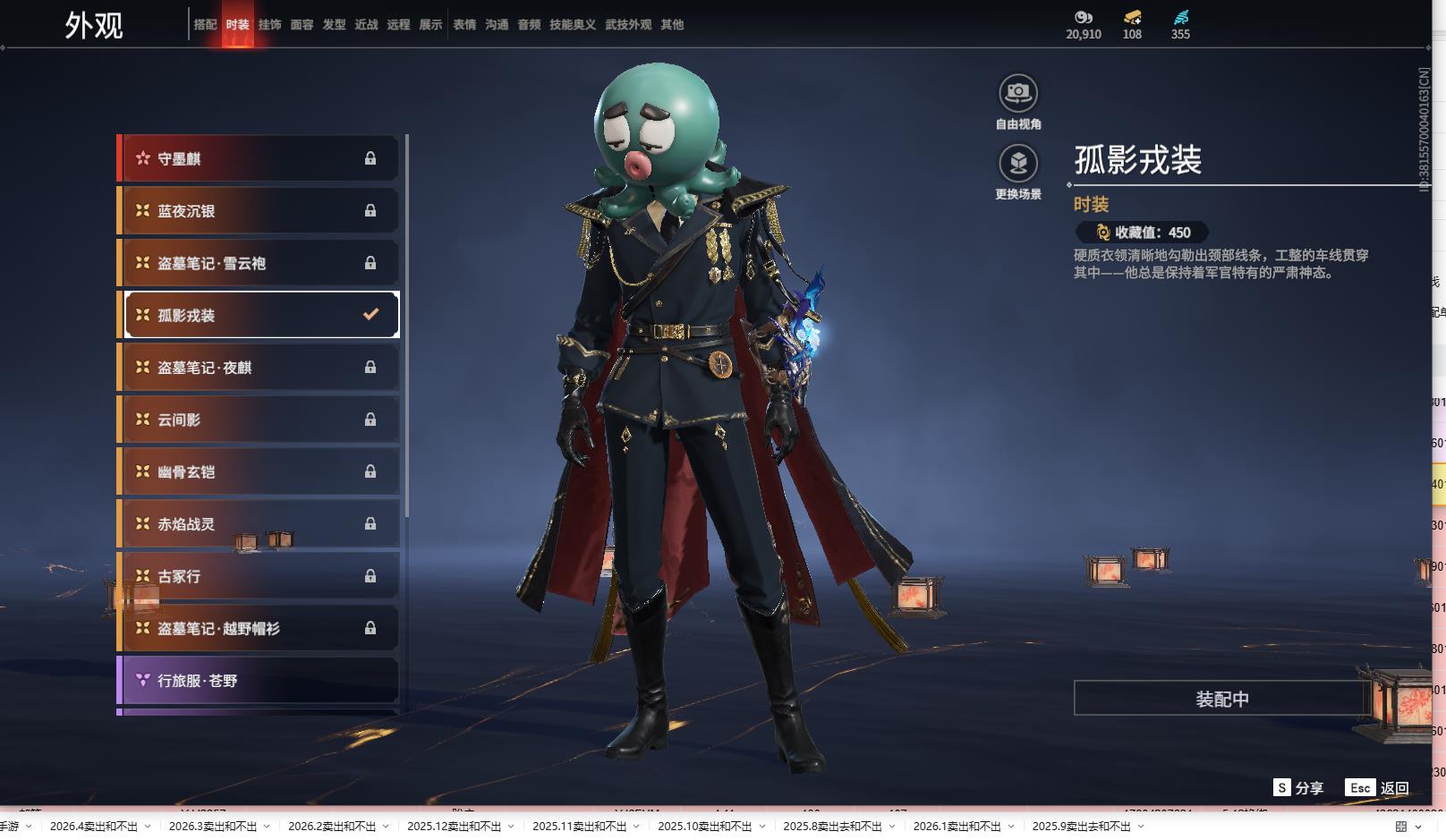Choose the 古冢行 outfit row
Image resolution: width=1446 pixels, height=840 pixels.
[259, 576]
